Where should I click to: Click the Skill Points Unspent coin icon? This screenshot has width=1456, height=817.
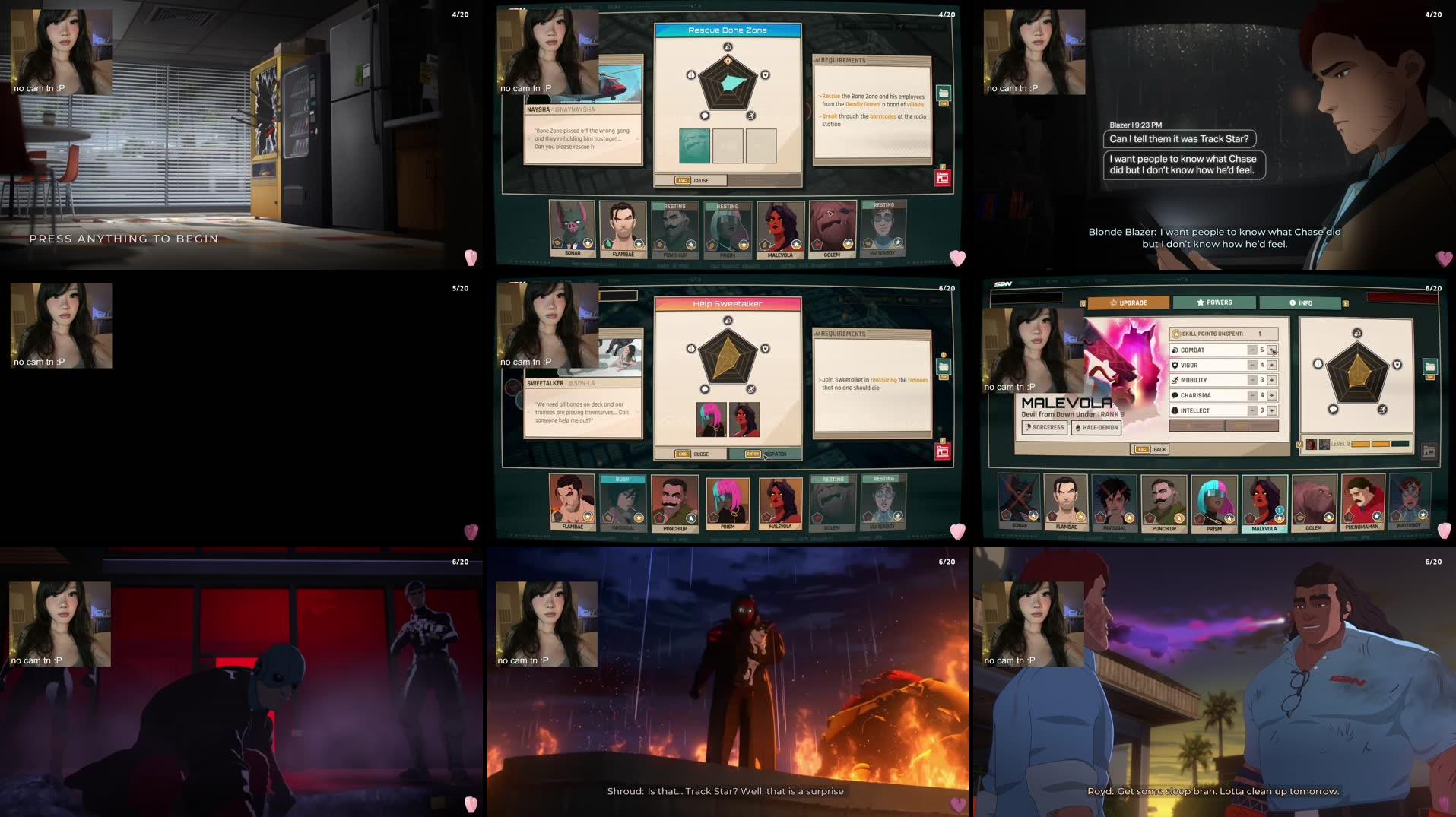(1176, 334)
